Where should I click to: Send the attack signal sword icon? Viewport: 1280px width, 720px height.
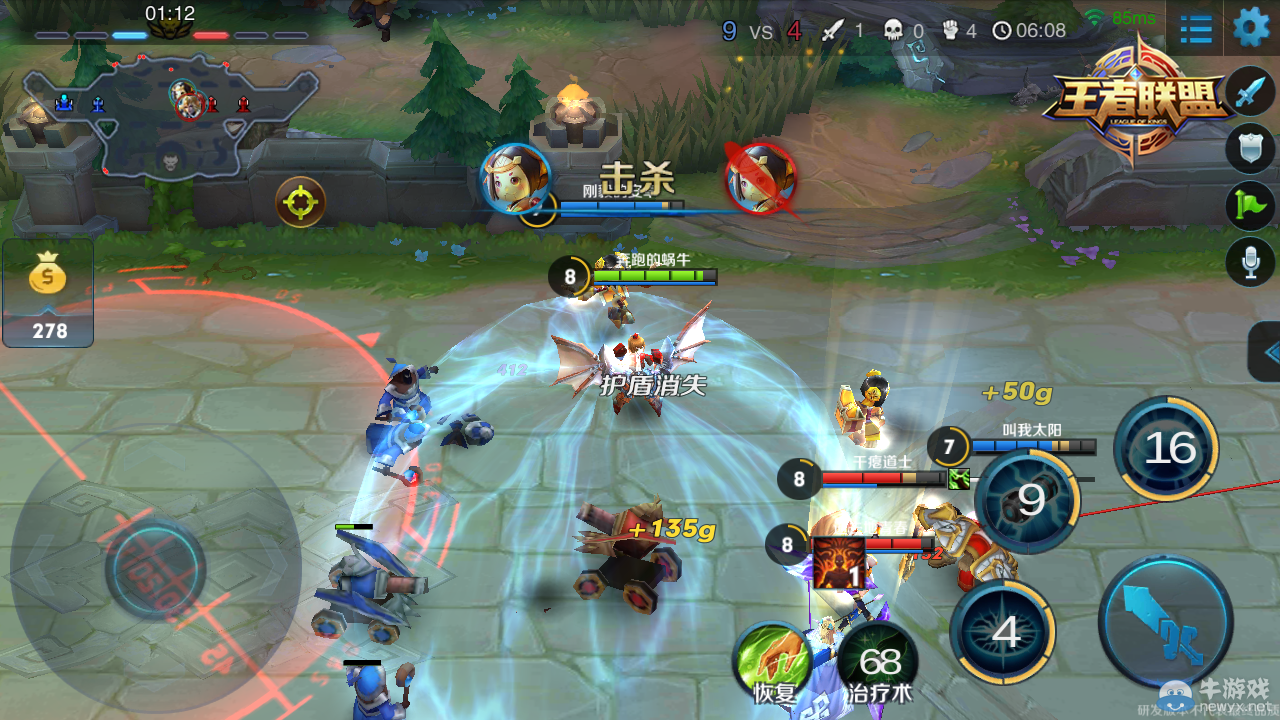pos(1250,93)
